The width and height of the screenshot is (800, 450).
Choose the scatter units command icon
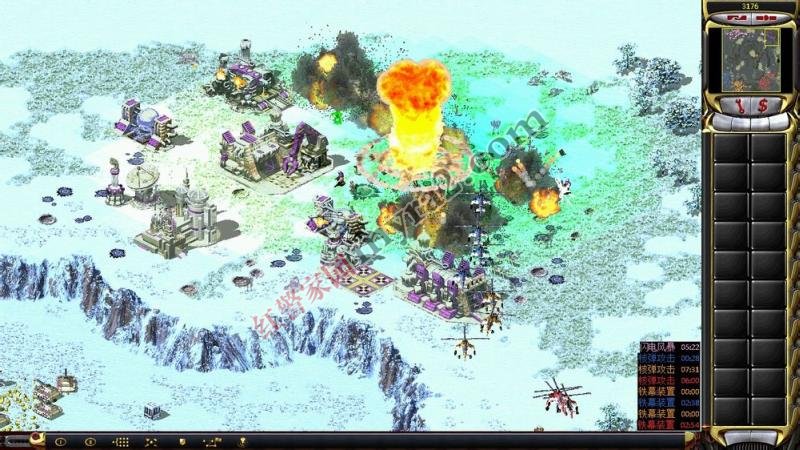coord(152,441)
